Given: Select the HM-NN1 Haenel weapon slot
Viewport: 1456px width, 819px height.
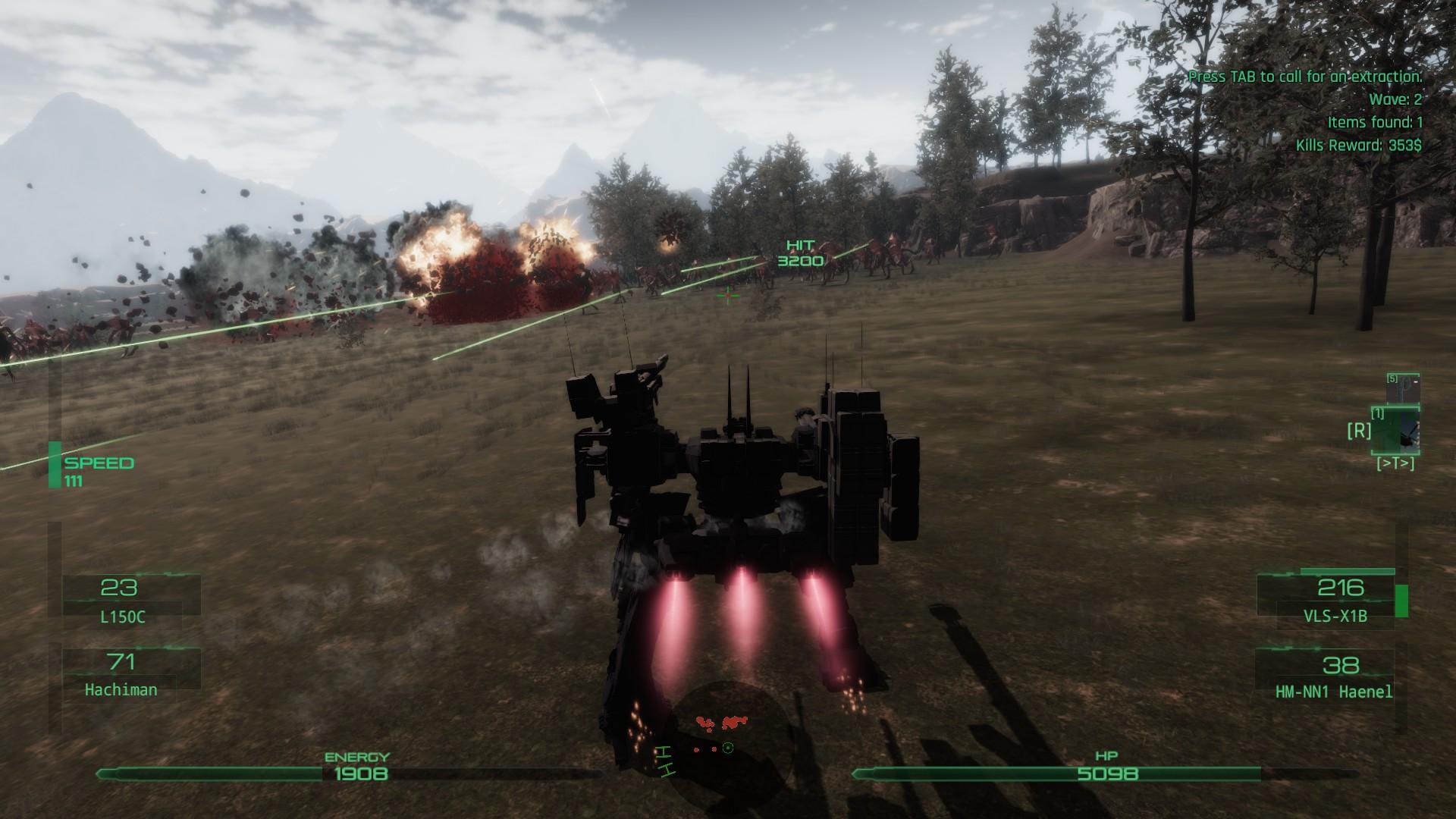Looking at the screenshot, I should point(1335,675).
